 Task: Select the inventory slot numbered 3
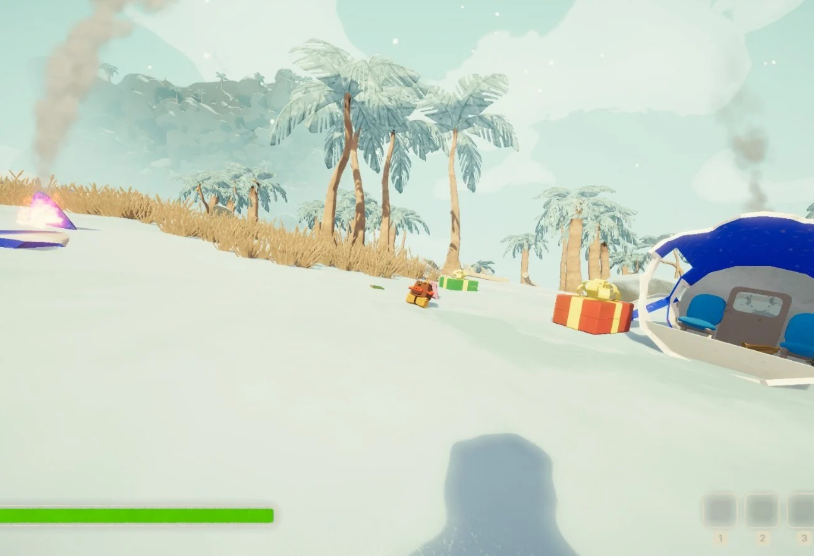tap(802, 510)
